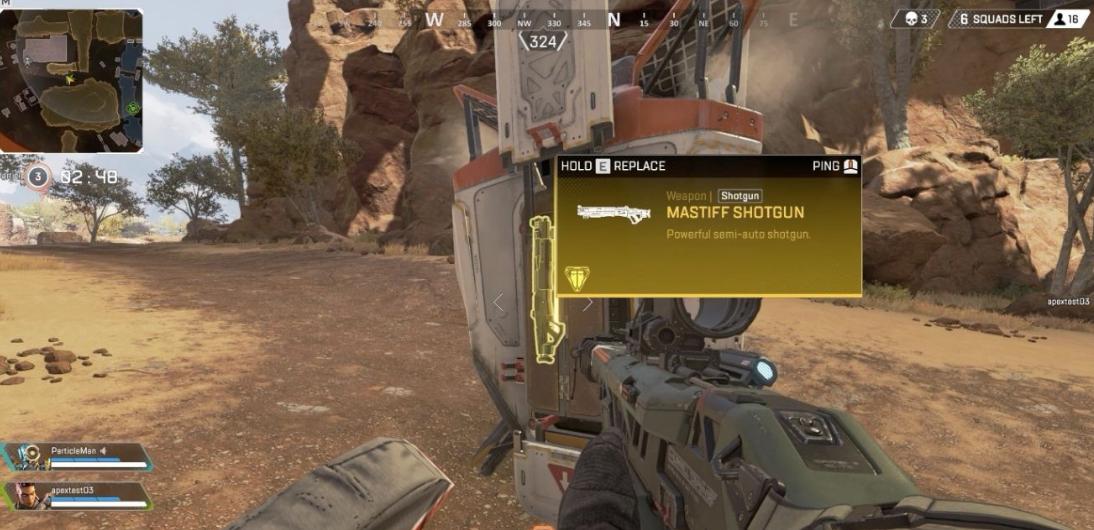Click the ring round indicator beside the timer
1094x530 pixels.
37,177
